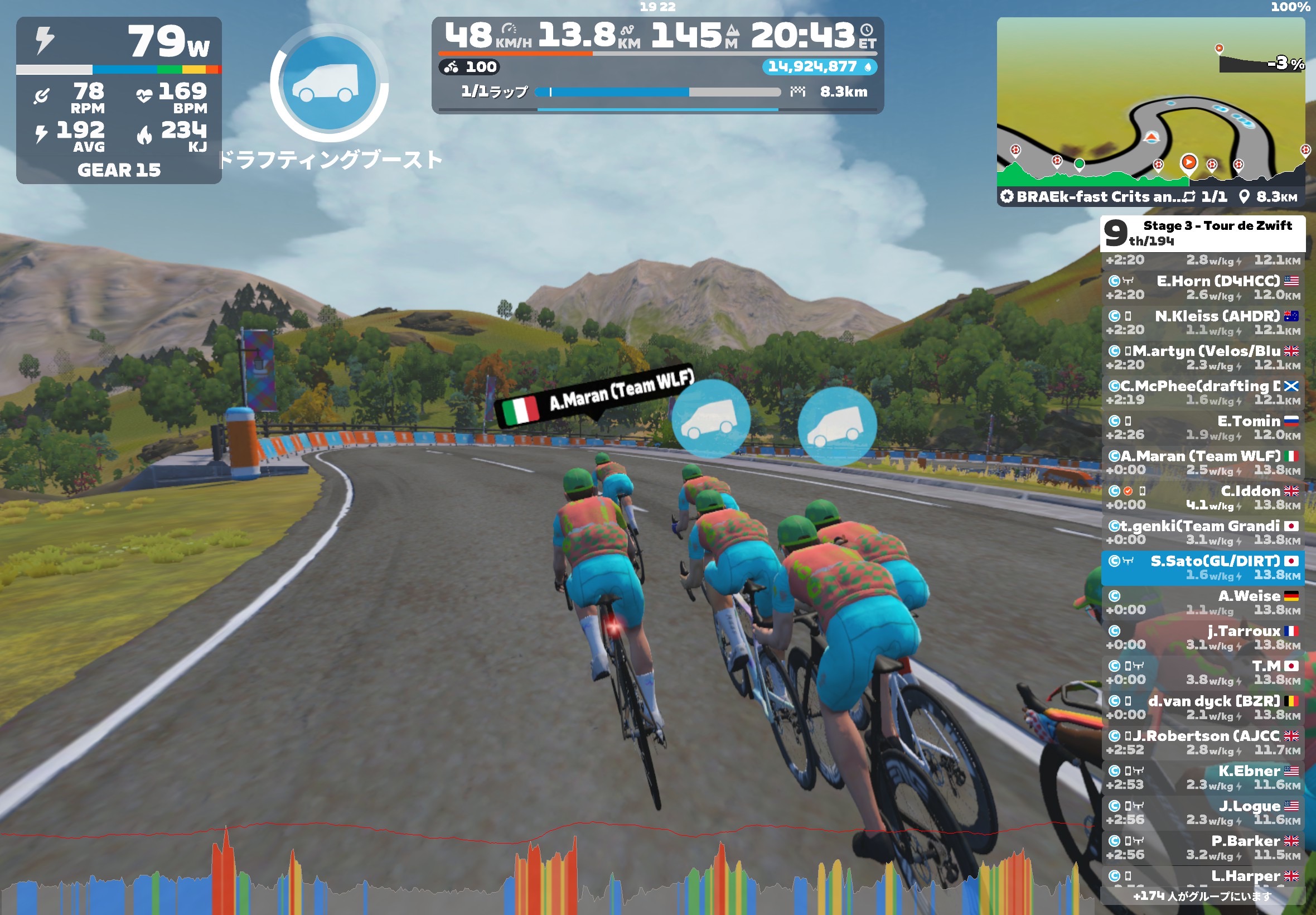Viewport: 1316px width, 915px height.
Task: Click the A.Maran (Team WLF) name tag
Action: (x=596, y=396)
